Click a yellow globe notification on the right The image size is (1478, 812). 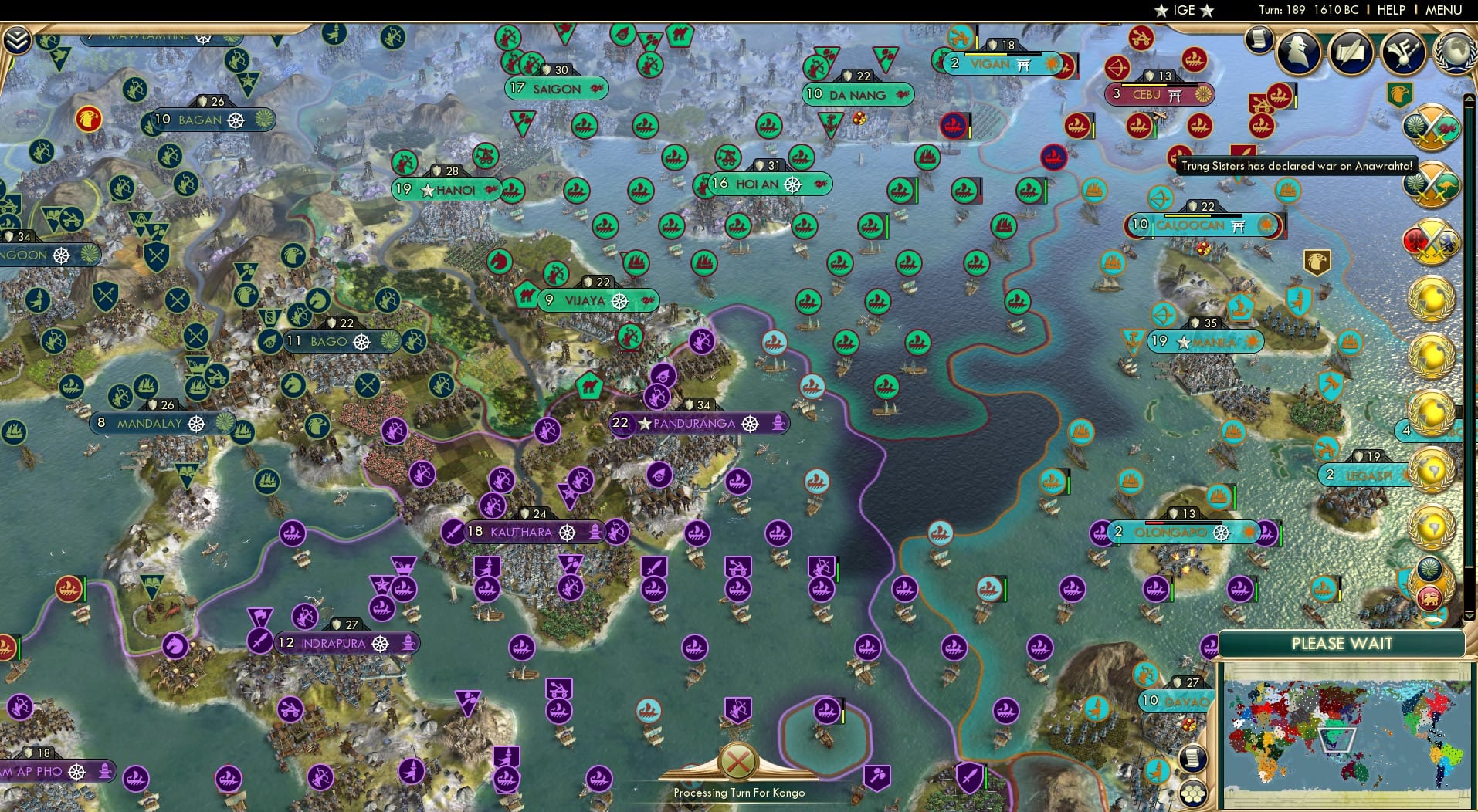[1433, 299]
